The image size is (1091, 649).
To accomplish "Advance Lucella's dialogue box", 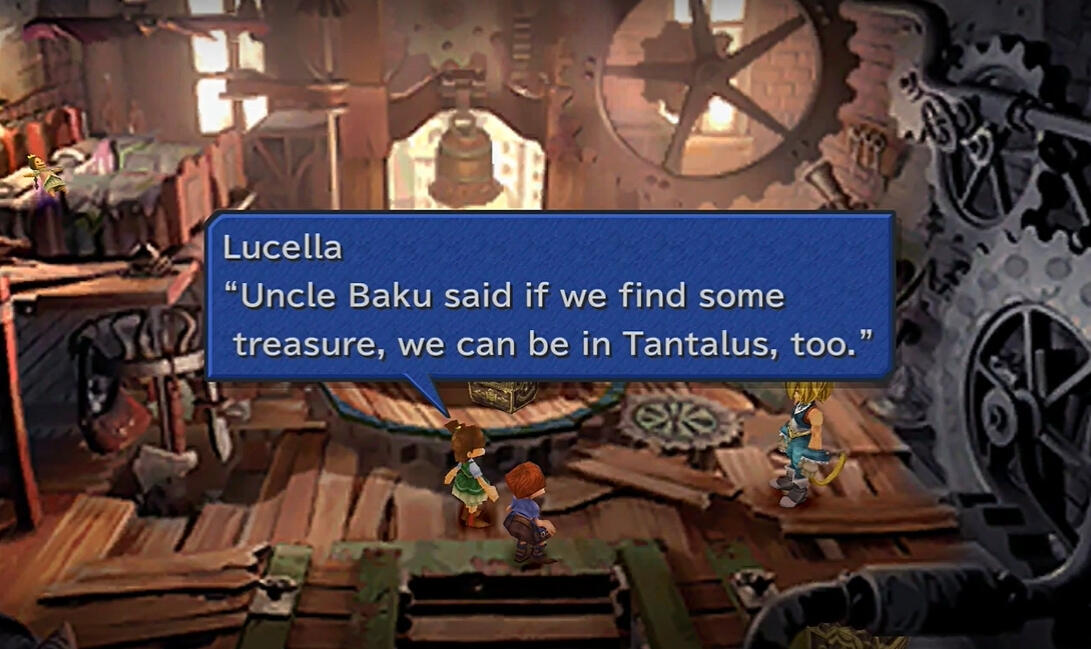I will pos(548,296).
